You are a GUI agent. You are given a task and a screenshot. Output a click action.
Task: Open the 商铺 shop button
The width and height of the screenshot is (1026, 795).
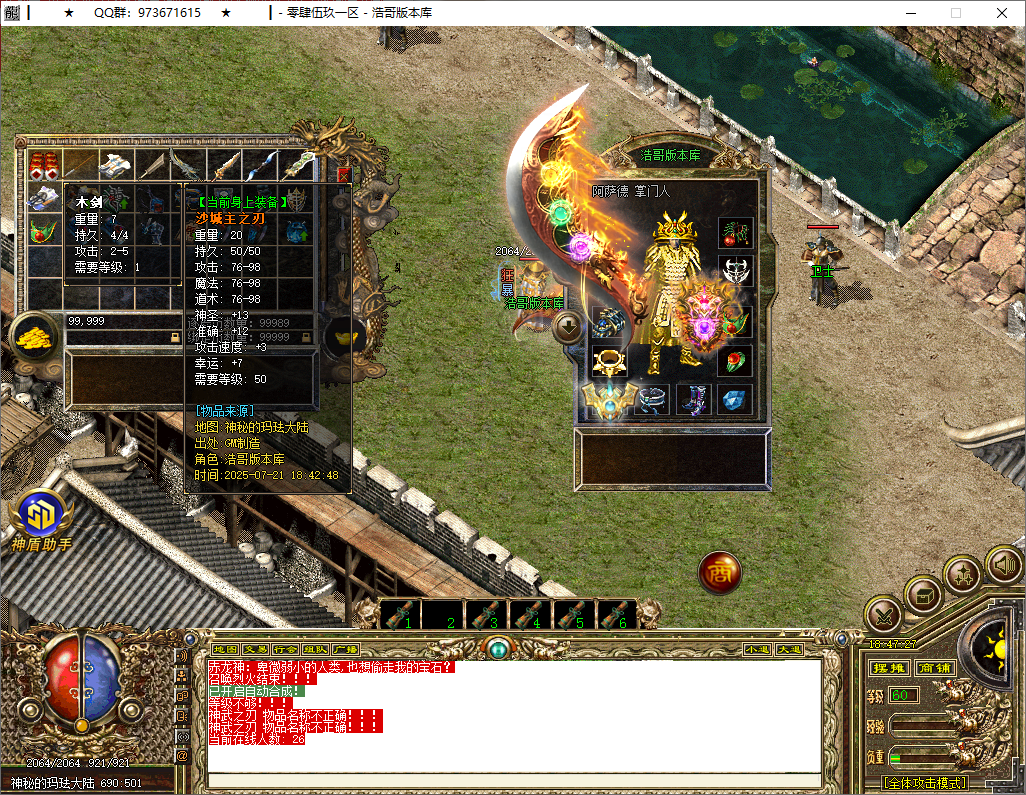pos(936,668)
